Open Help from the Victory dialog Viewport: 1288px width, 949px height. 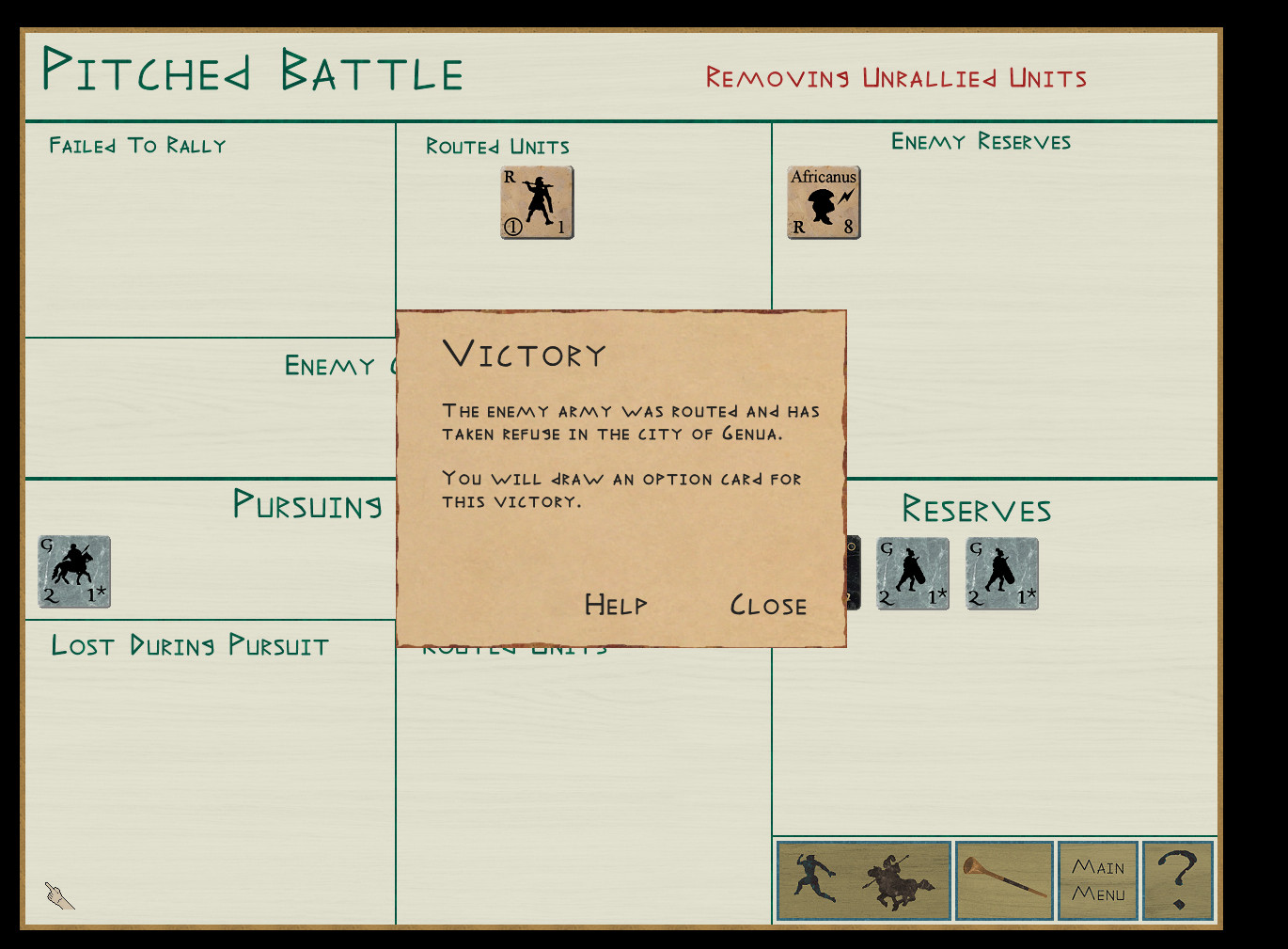coord(616,605)
